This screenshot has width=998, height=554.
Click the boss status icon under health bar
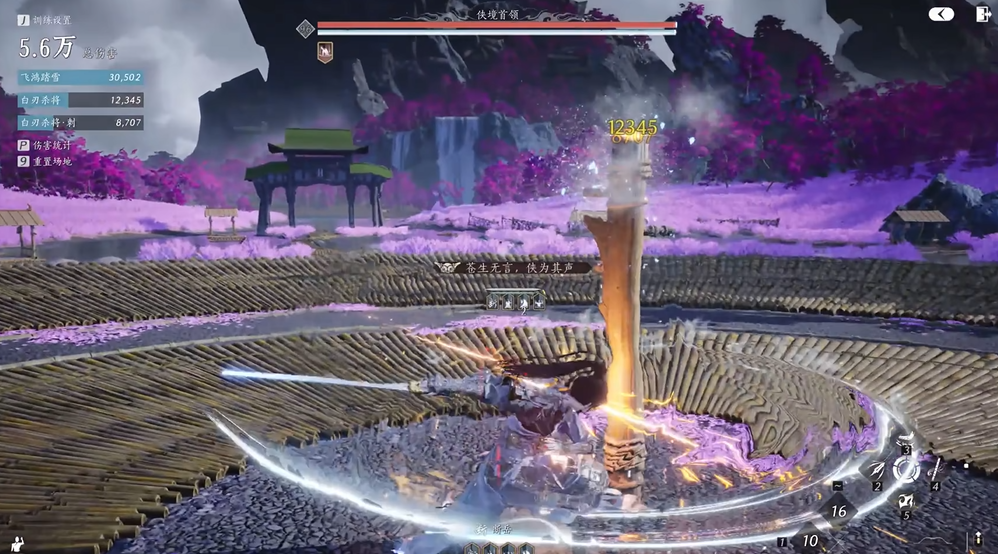point(325,52)
